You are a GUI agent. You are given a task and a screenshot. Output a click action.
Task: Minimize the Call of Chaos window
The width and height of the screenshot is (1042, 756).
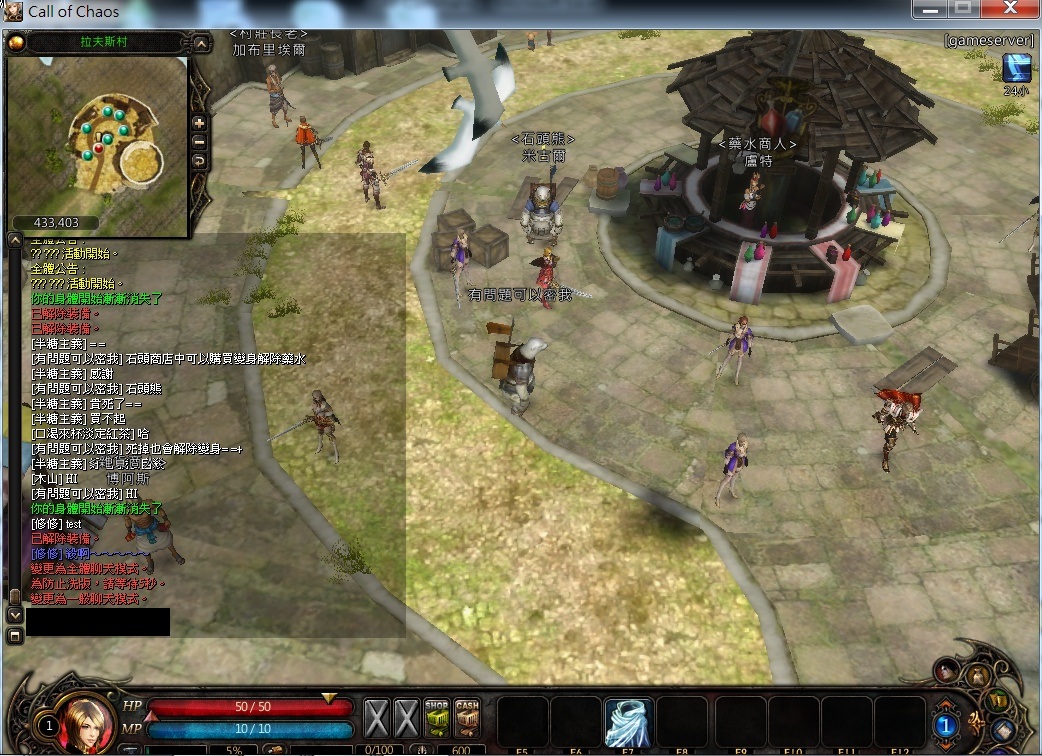tap(928, 8)
